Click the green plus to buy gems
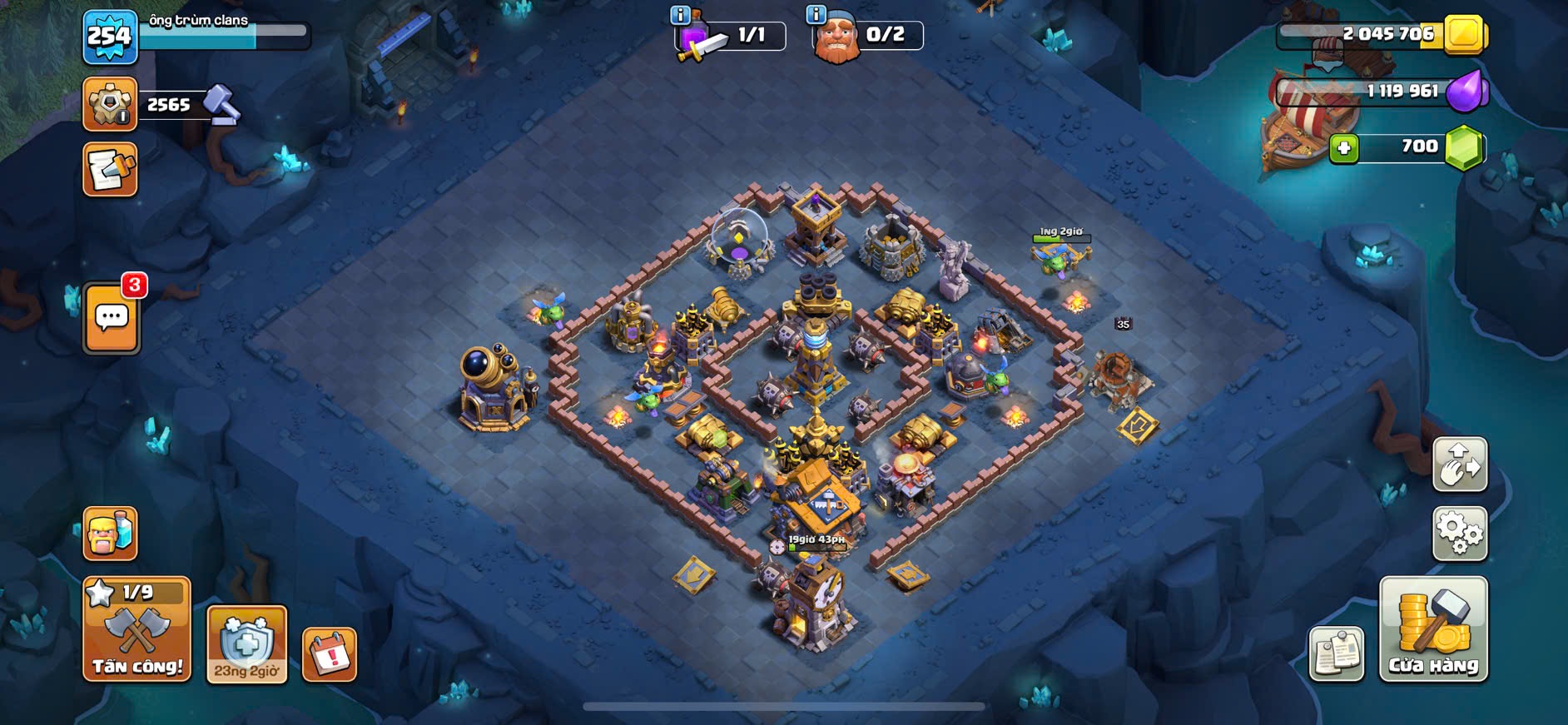1568x725 pixels. tap(1343, 149)
